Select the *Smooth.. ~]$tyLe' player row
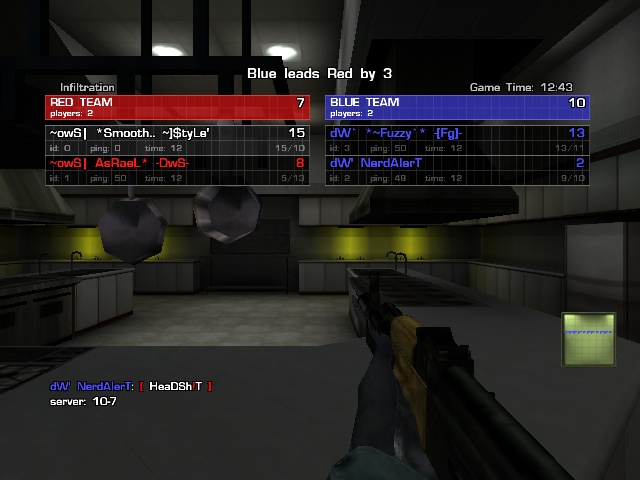The height and width of the screenshot is (480, 640). tap(176, 138)
